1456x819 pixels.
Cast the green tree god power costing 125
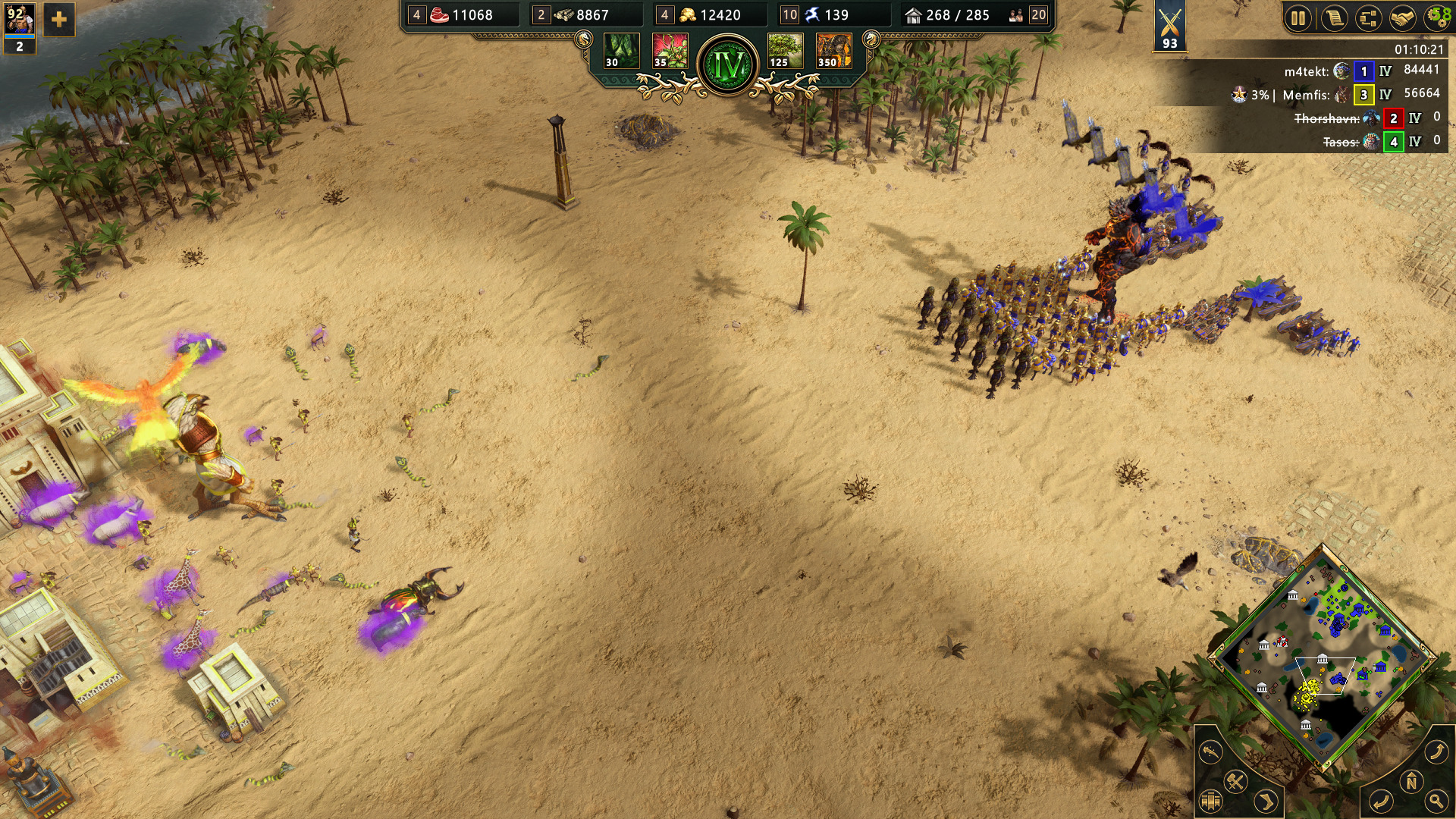(785, 51)
